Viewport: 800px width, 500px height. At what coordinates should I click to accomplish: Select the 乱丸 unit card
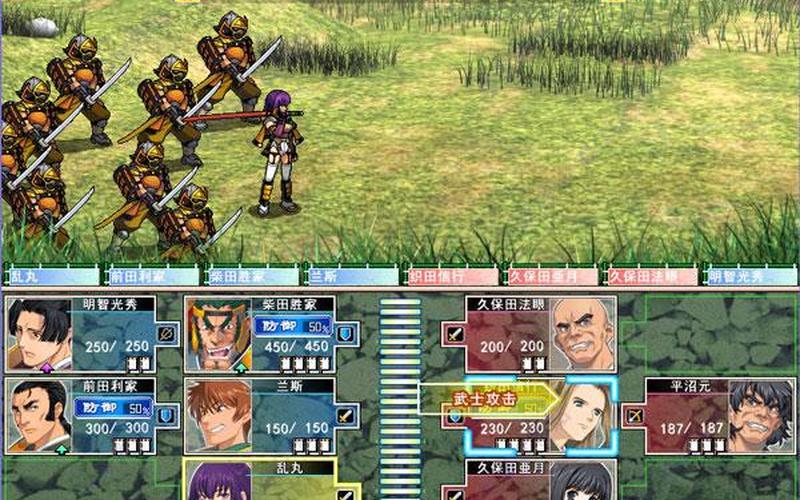click(272, 480)
